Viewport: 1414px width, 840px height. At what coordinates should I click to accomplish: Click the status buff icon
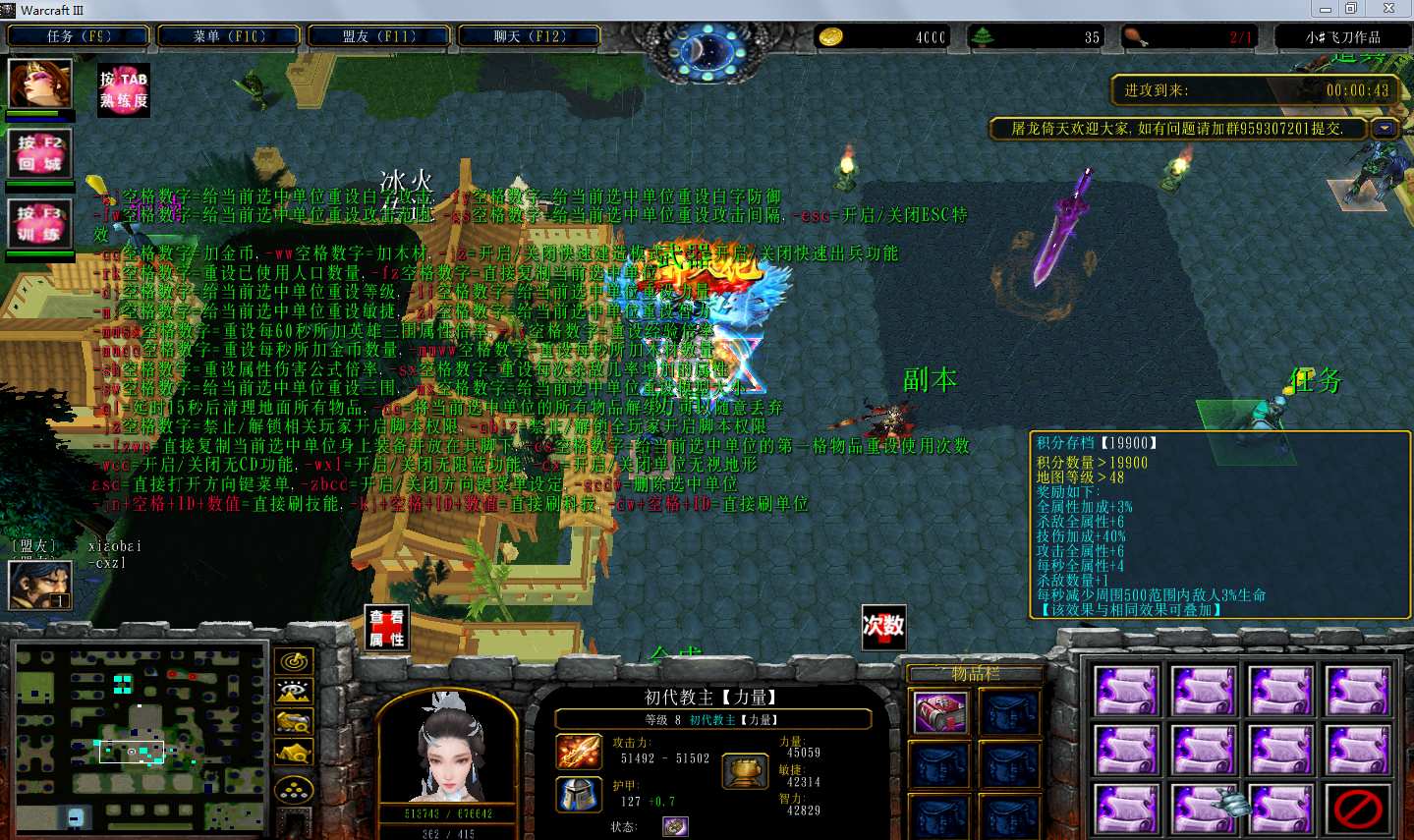[x=675, y=826]
